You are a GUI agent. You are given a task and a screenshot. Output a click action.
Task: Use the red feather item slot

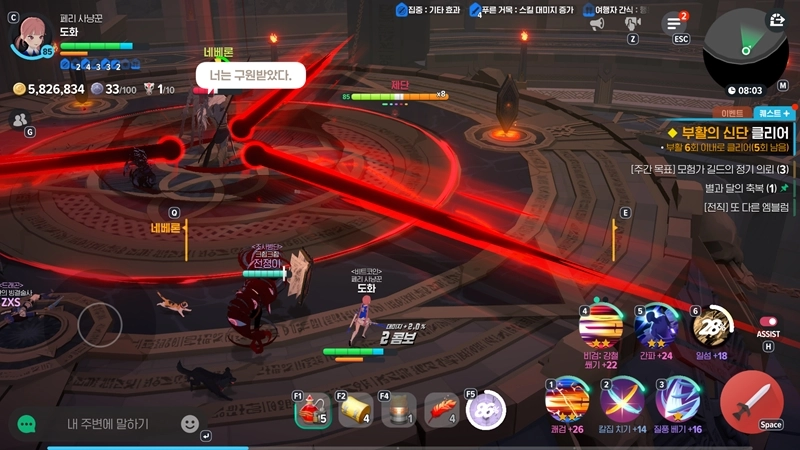pos(443,410)
